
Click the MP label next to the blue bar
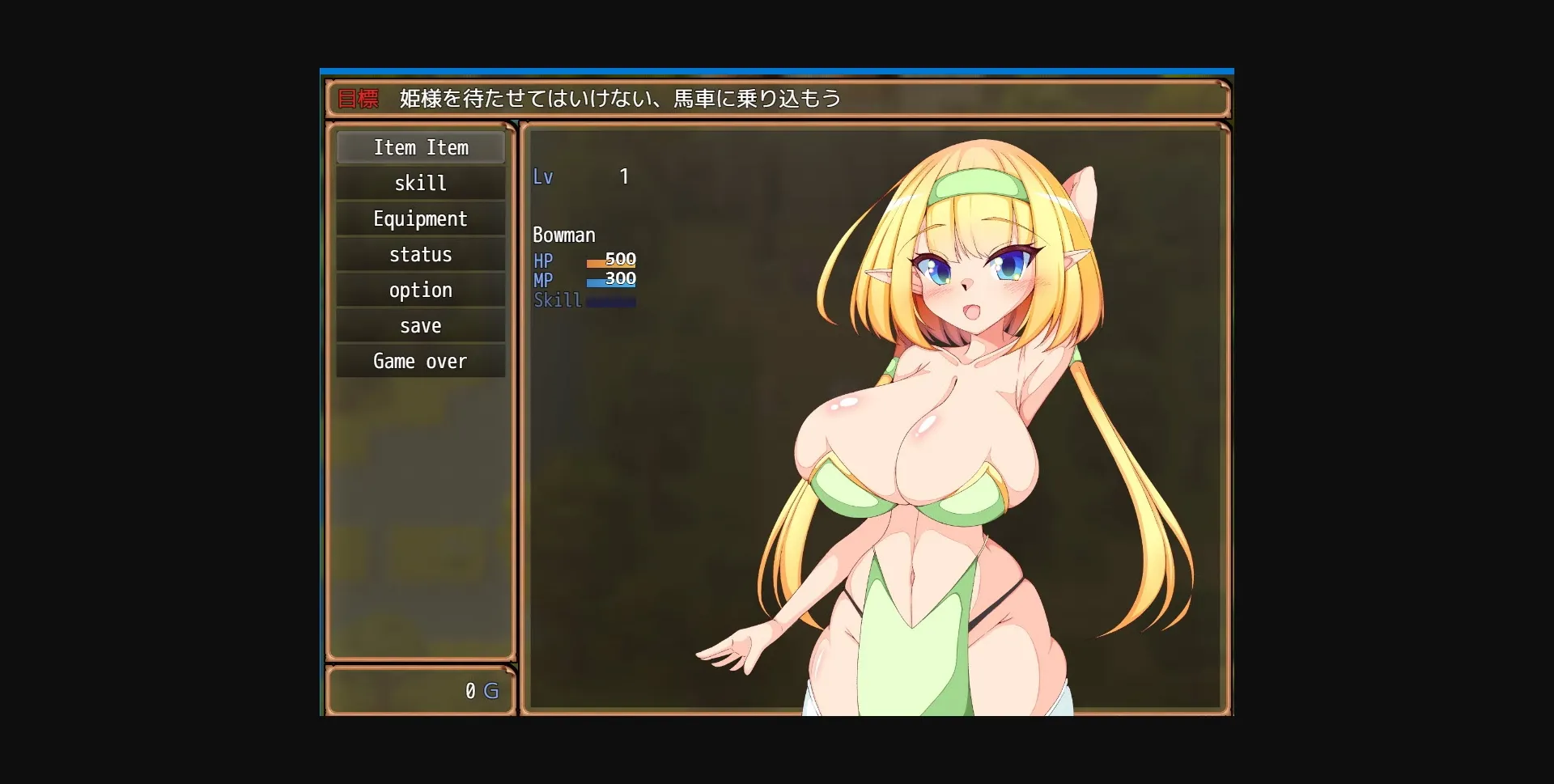click(x=544, y=281)
